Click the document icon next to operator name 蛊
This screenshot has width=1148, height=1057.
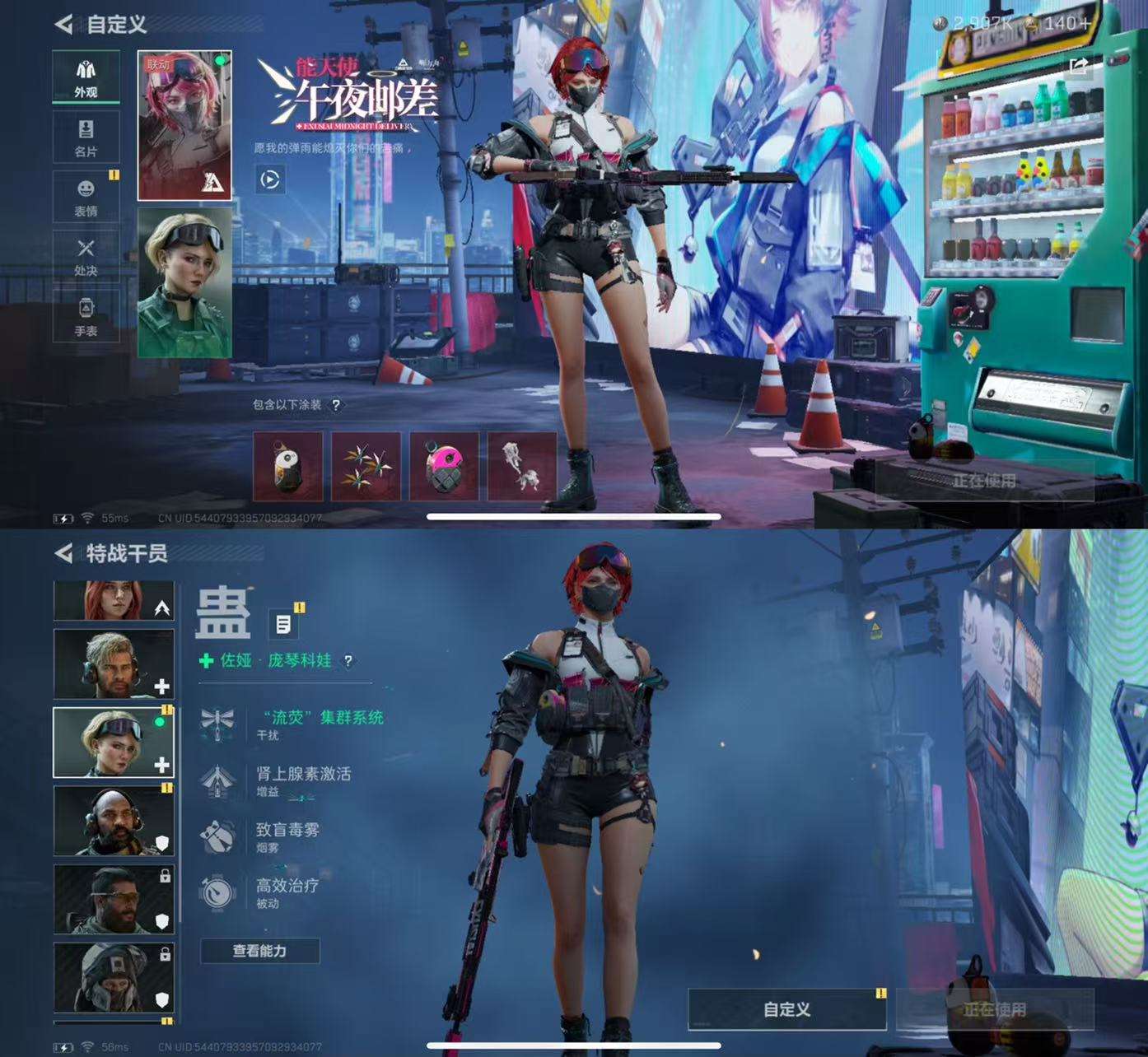pos(282,623)
